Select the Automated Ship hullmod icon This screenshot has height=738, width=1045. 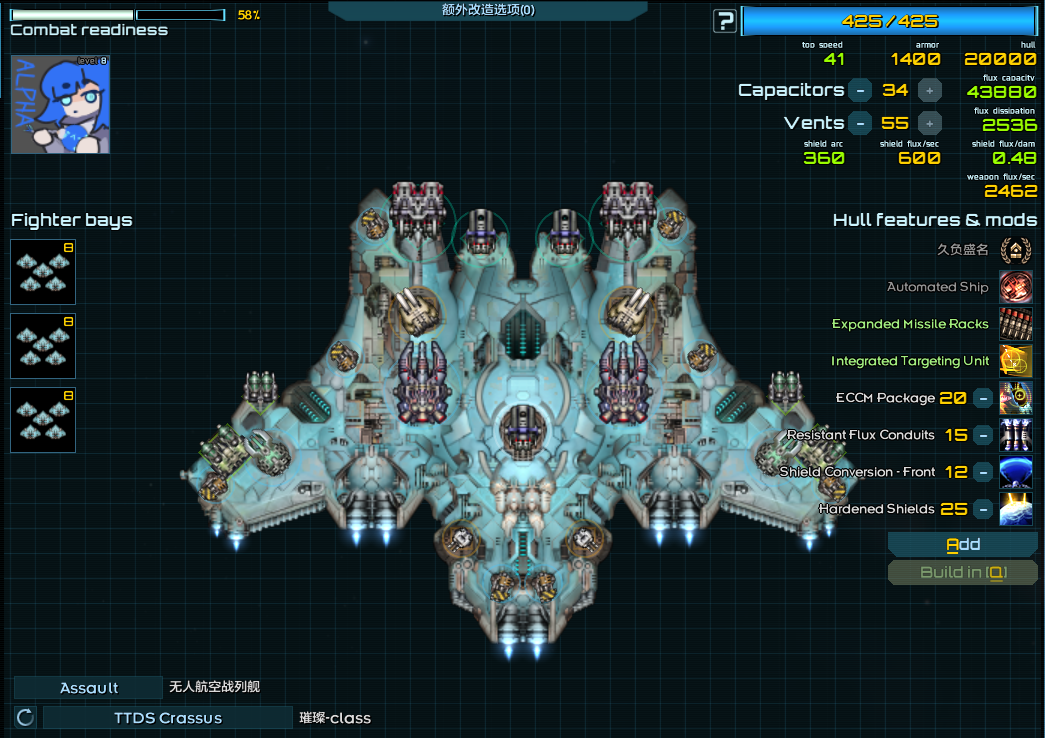click(1015, 287)
